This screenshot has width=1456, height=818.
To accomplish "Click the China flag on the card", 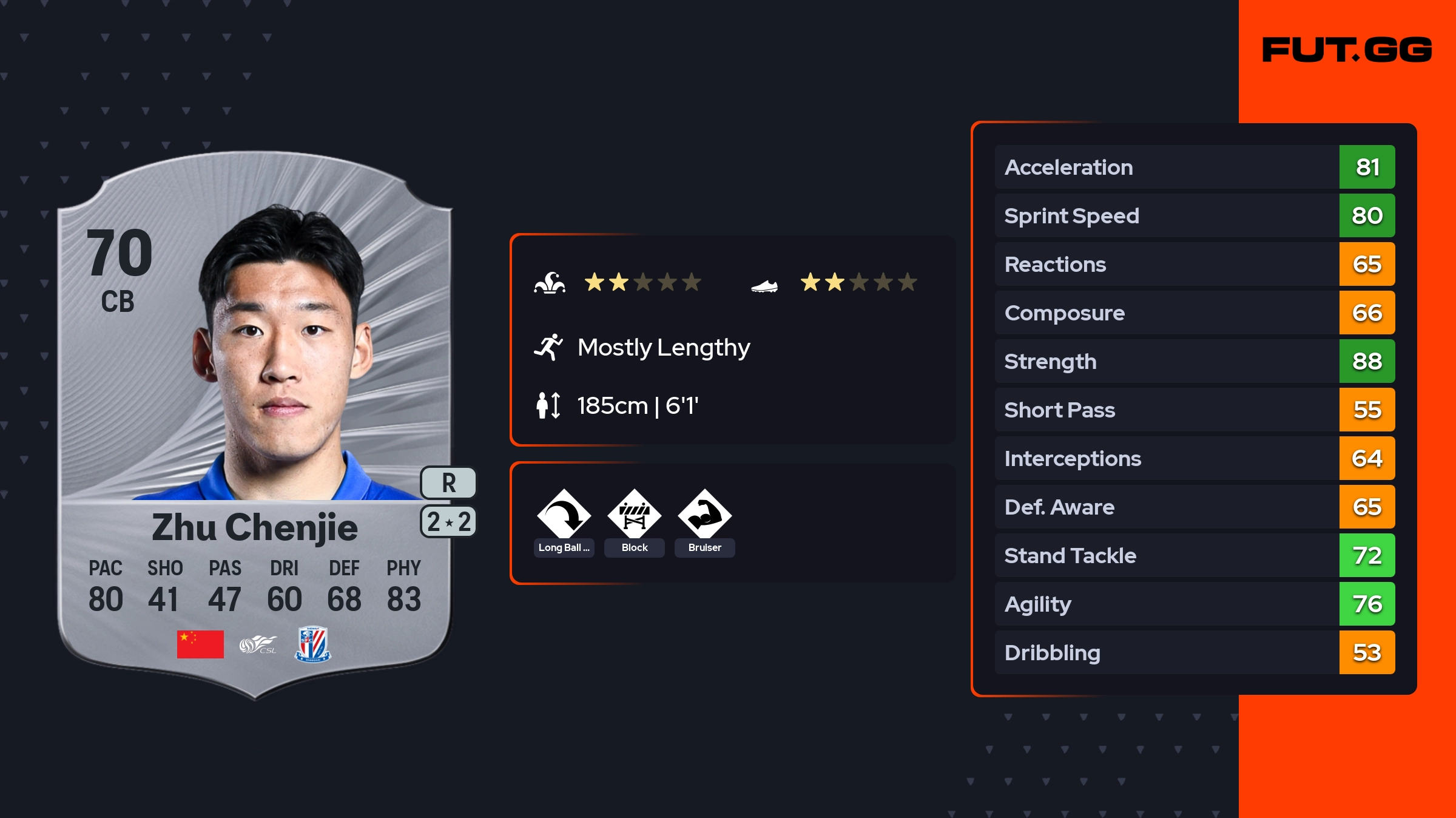I will point(200,644).
